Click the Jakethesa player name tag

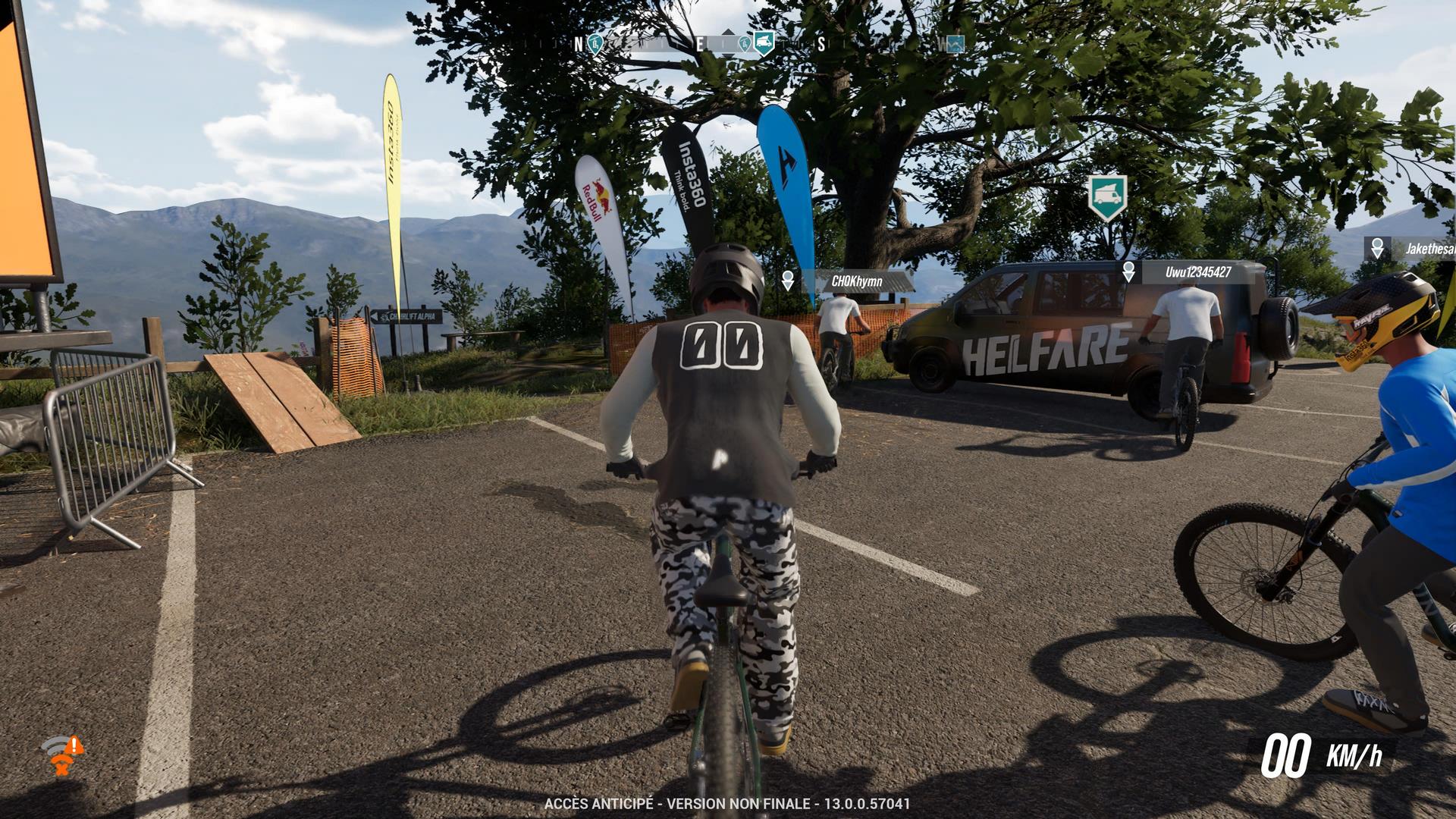(1429, 249)
